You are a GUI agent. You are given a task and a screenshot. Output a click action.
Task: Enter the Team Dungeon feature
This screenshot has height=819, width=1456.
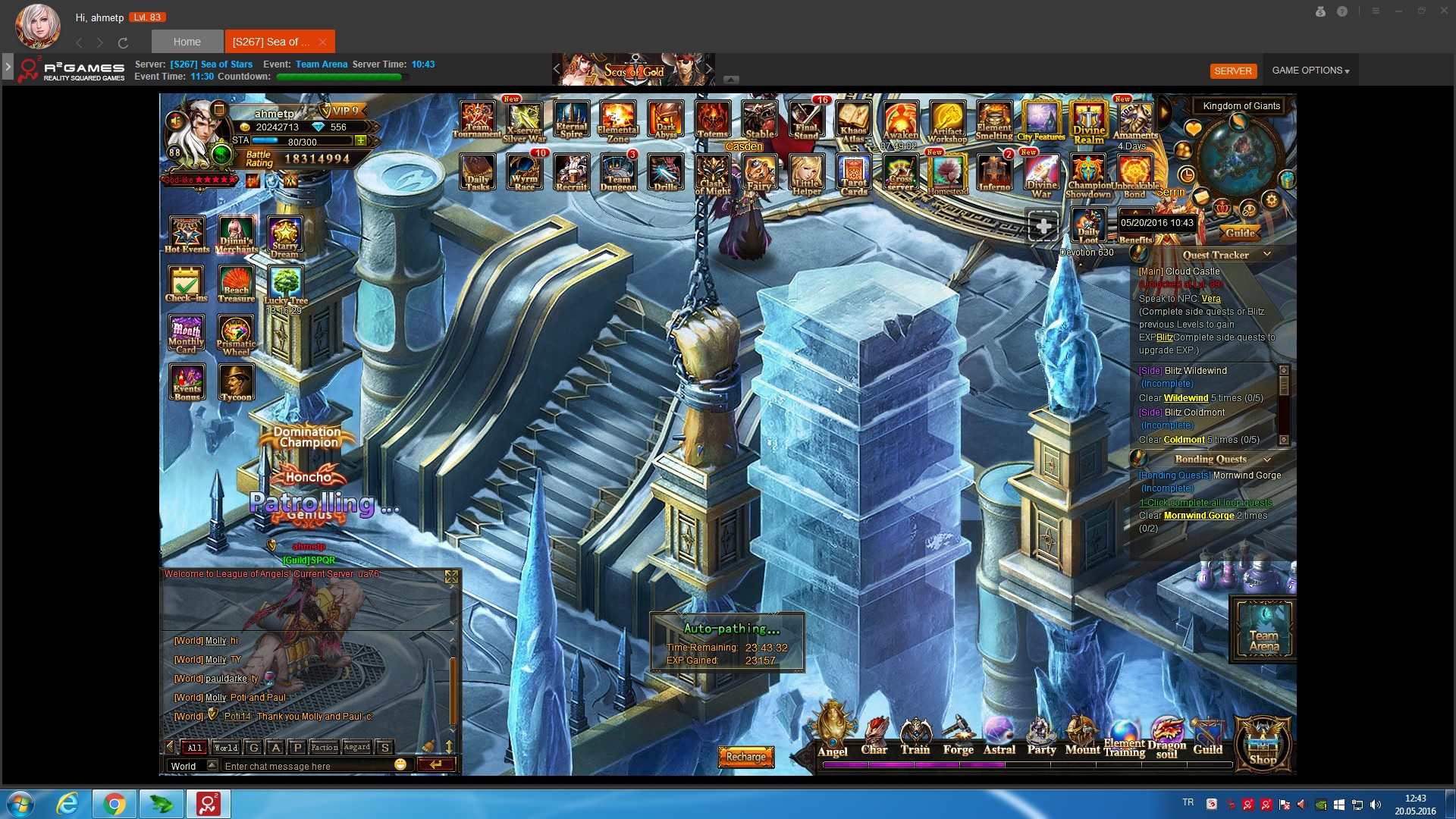(x=618, y=172)
